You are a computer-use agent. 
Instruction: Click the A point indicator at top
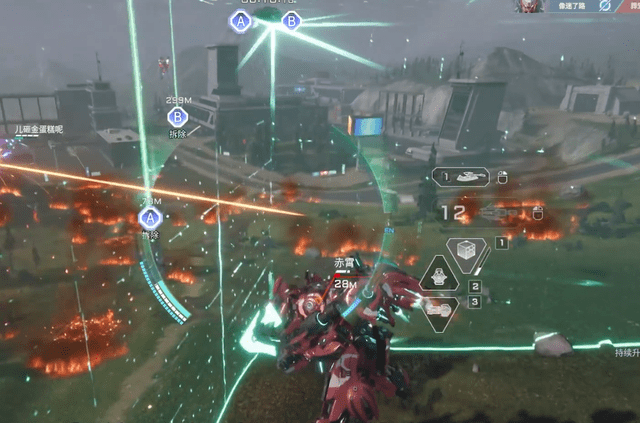[240, 21]
